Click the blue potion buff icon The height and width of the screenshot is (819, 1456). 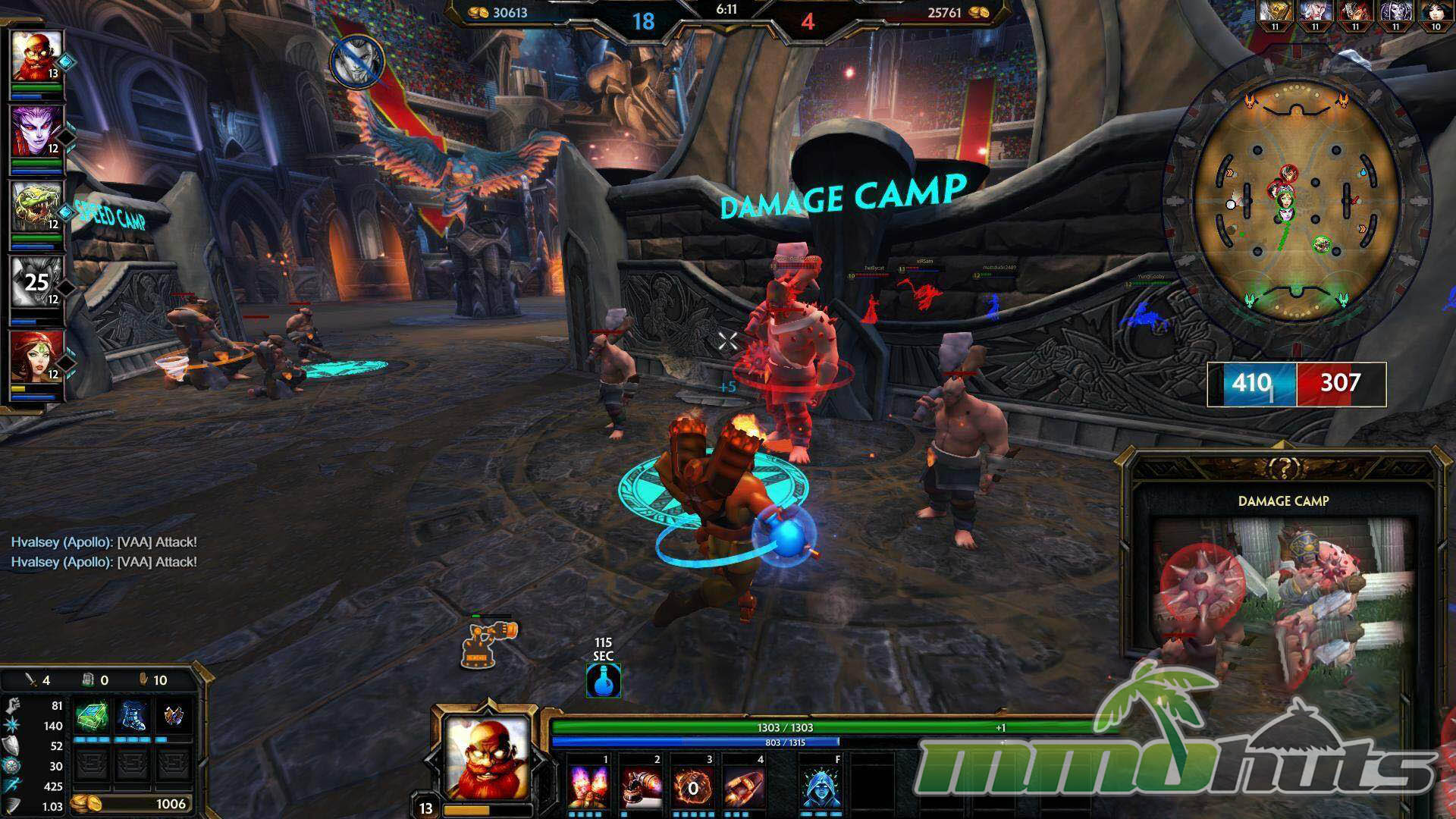[604, 680]
